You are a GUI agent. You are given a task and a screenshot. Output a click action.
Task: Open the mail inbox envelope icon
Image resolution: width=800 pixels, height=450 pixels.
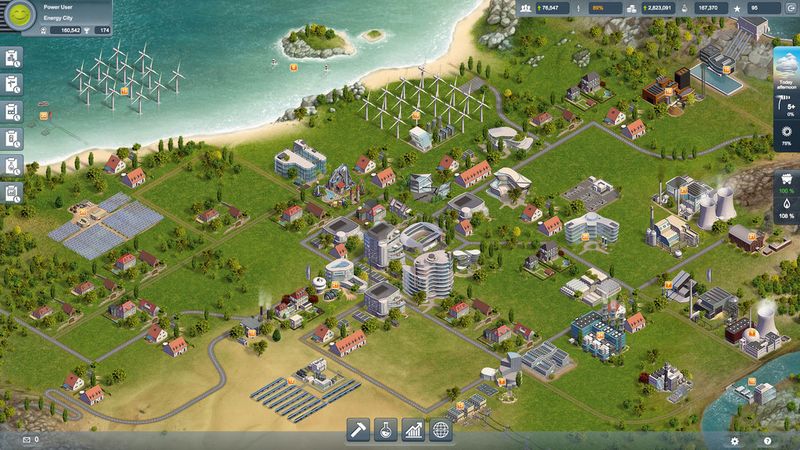[x=25, y=440]
